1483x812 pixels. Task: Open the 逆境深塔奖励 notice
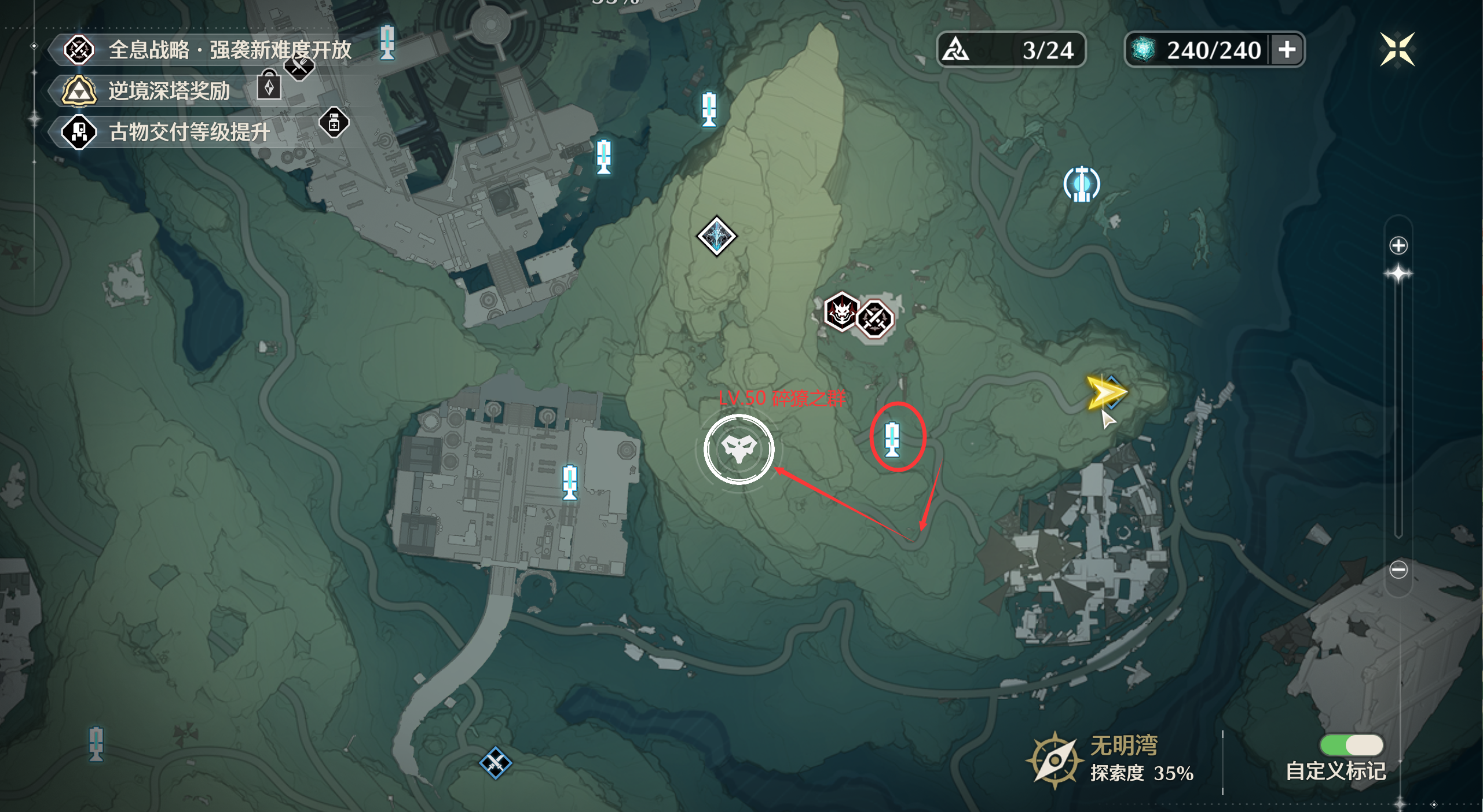168,91
